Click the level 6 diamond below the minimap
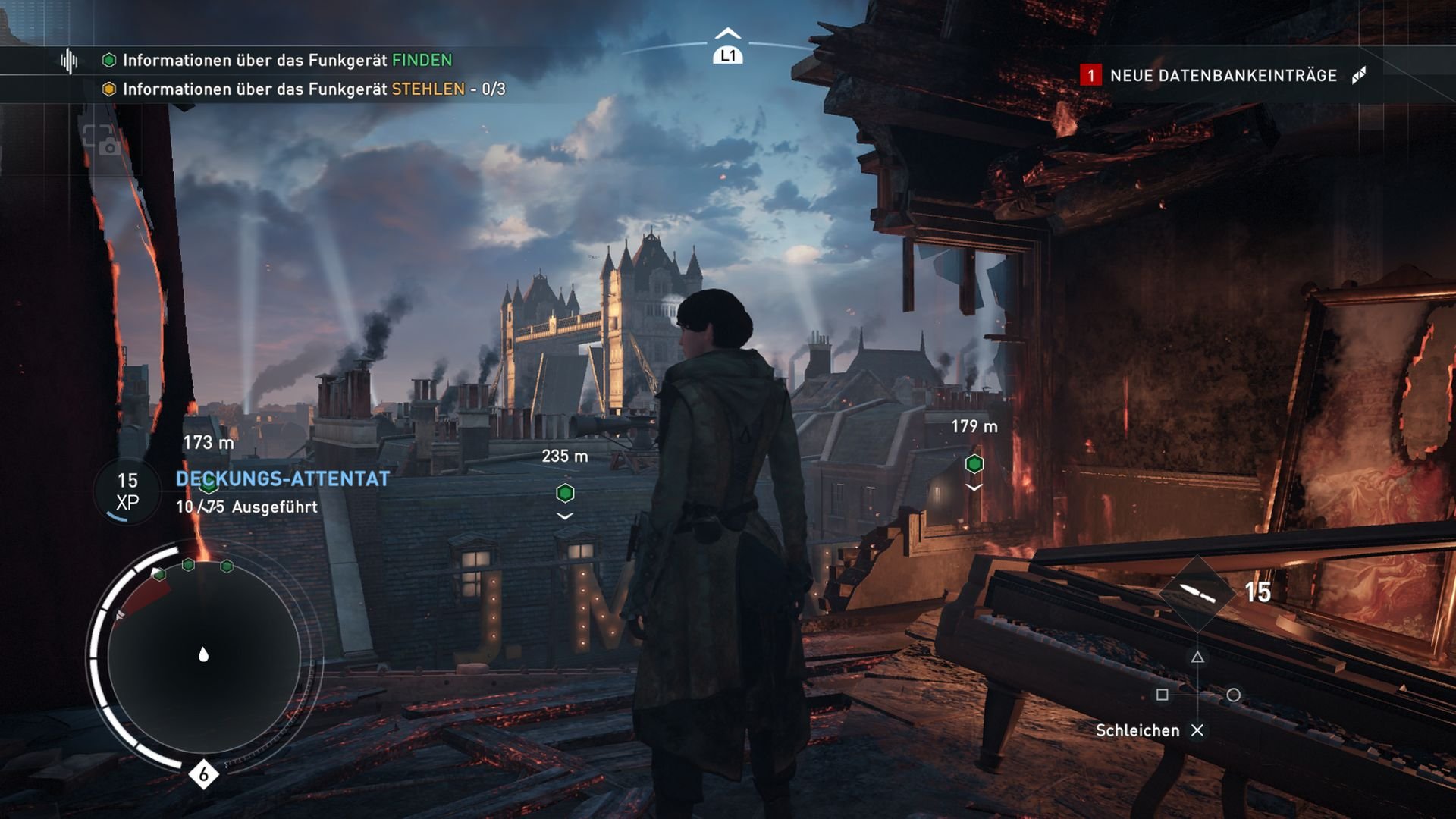1456x819 pixels. click(202, 775)
